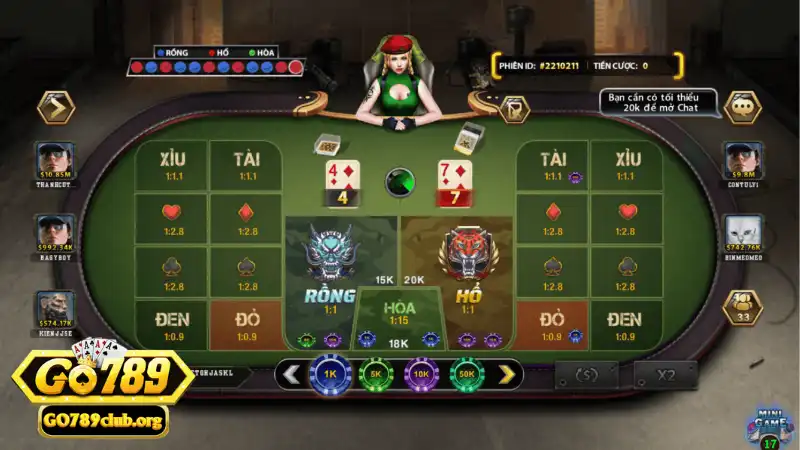Open the chat speech bubble icon

tap(743, 105)
